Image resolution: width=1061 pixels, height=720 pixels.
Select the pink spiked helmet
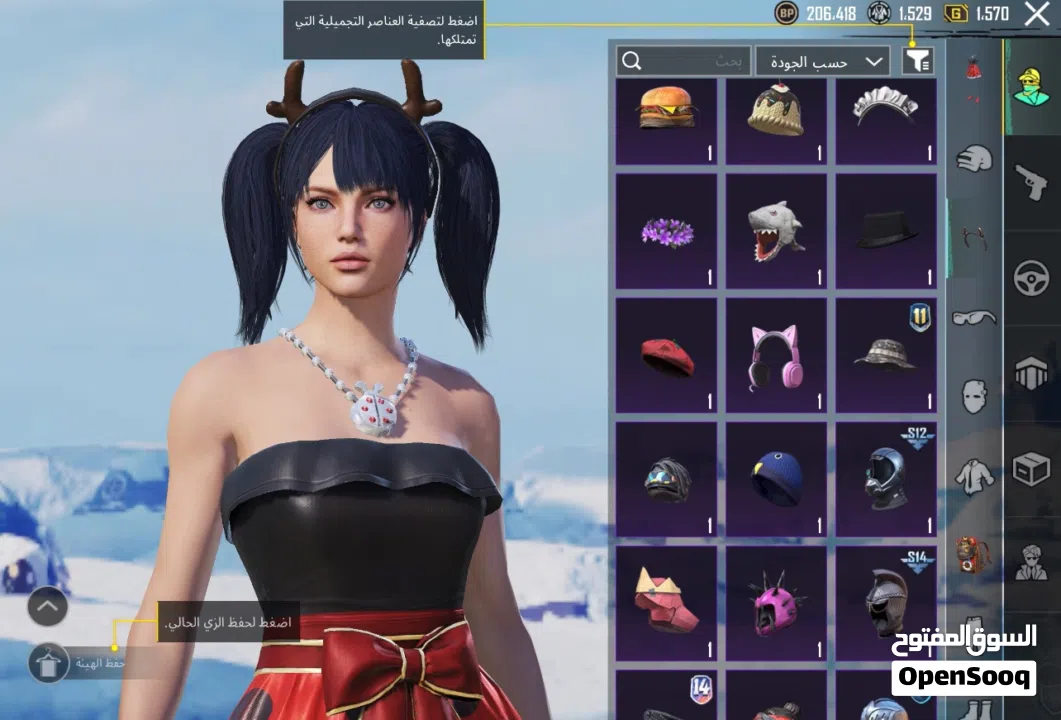click(x=776, y=601)
